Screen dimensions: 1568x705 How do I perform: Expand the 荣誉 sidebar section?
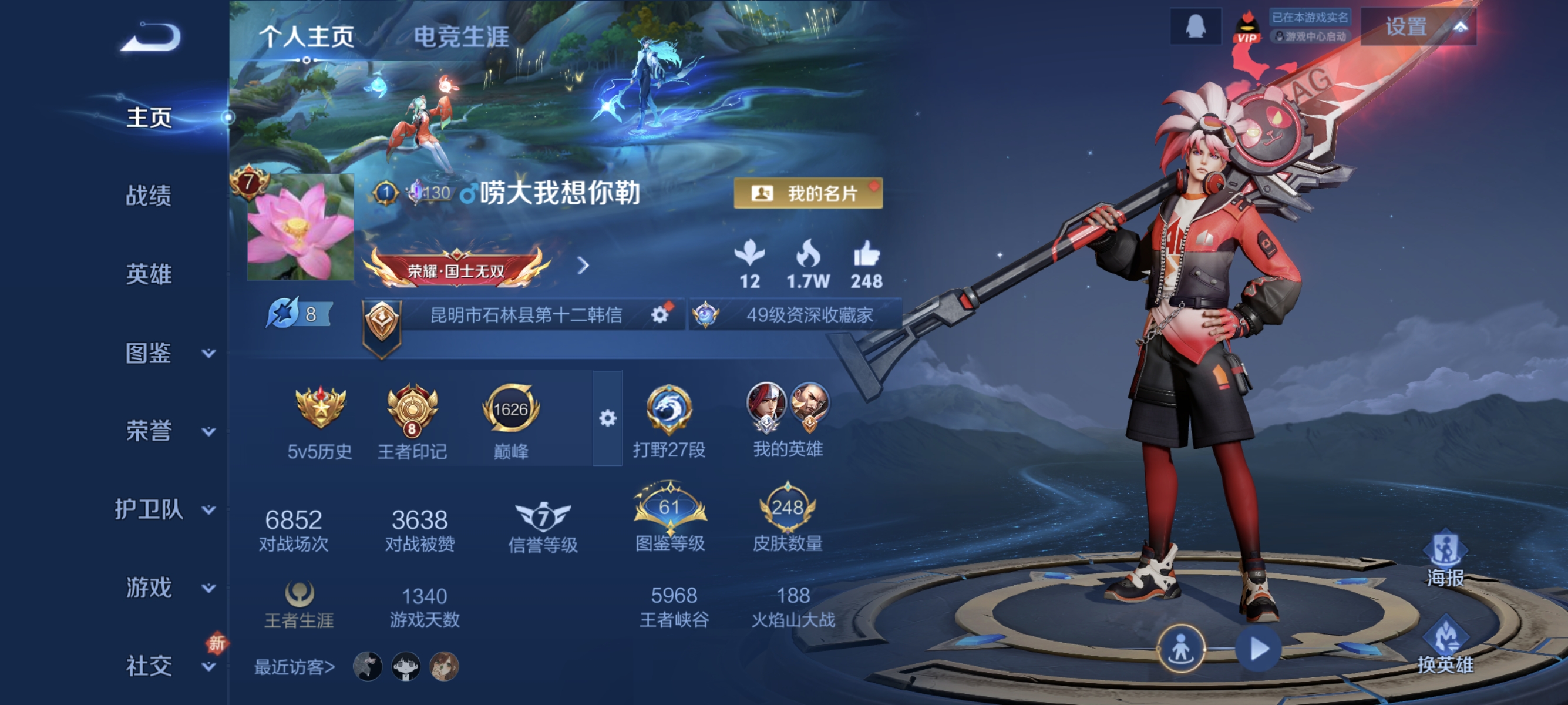pos(149,431)
